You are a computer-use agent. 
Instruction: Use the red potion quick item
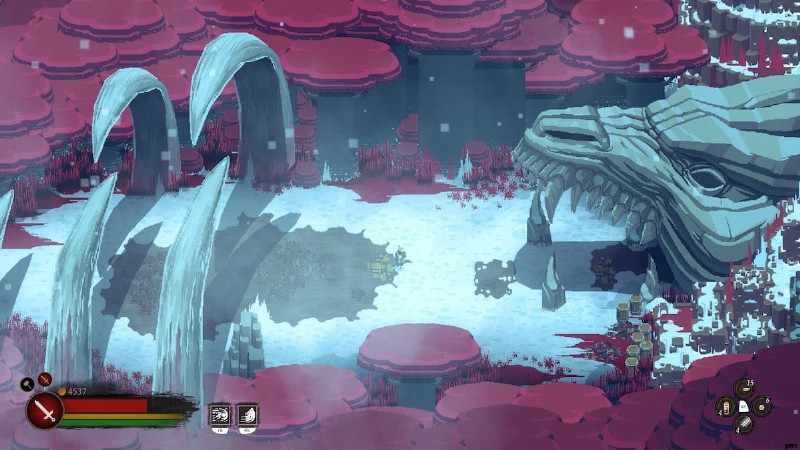(726, 406)
